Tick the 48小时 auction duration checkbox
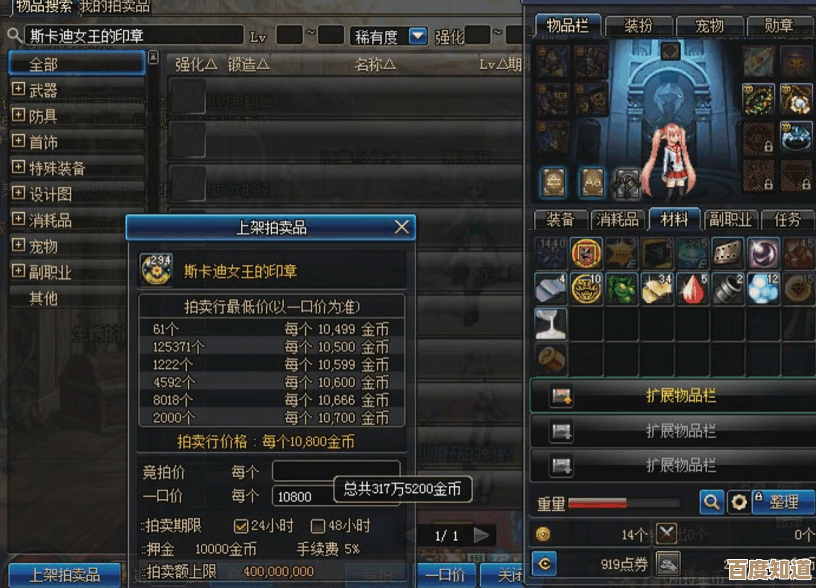Viewport: 816px width, 588px height. 318,525
